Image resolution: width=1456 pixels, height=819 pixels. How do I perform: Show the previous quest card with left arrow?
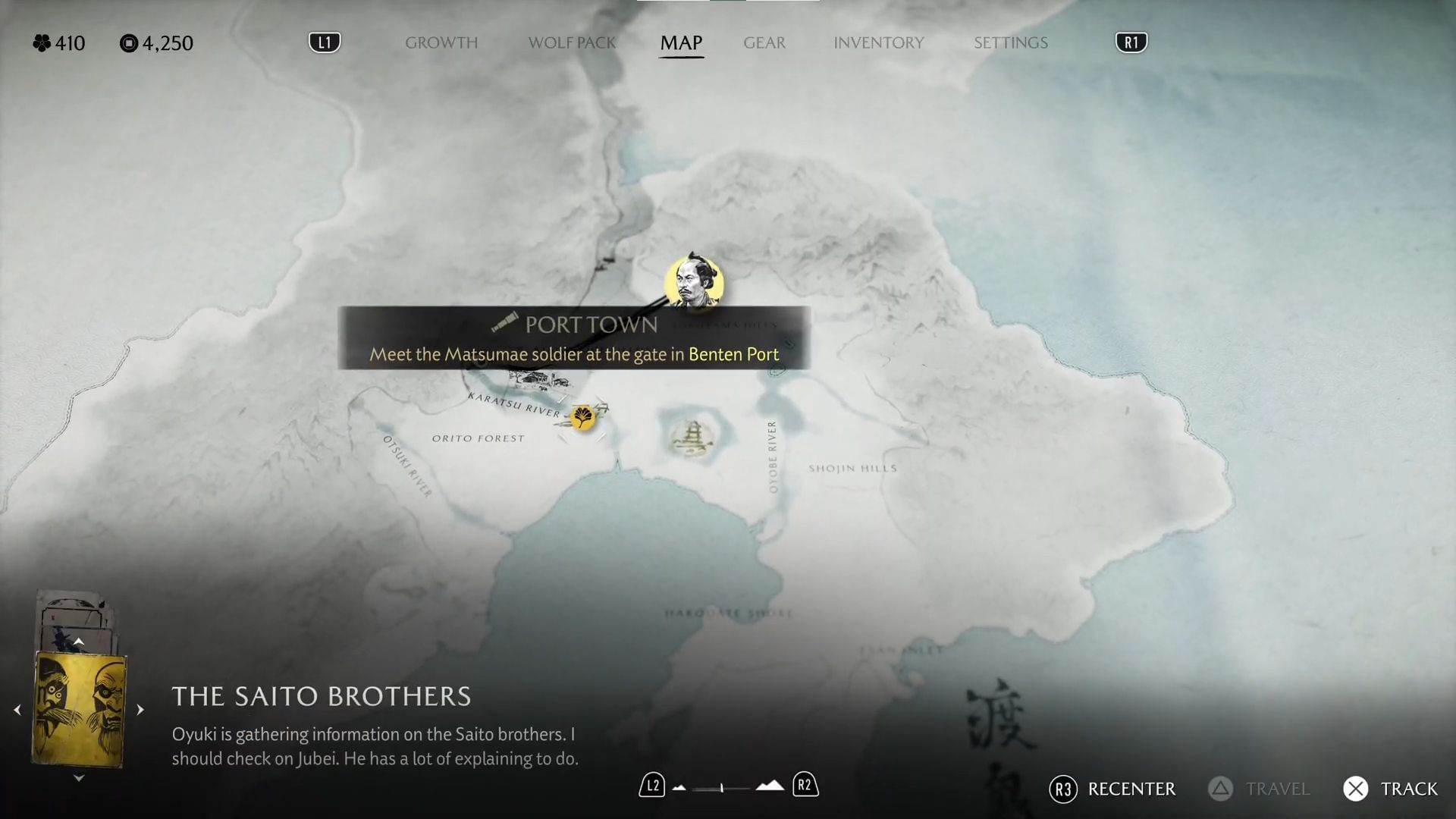tap(17, 711)
